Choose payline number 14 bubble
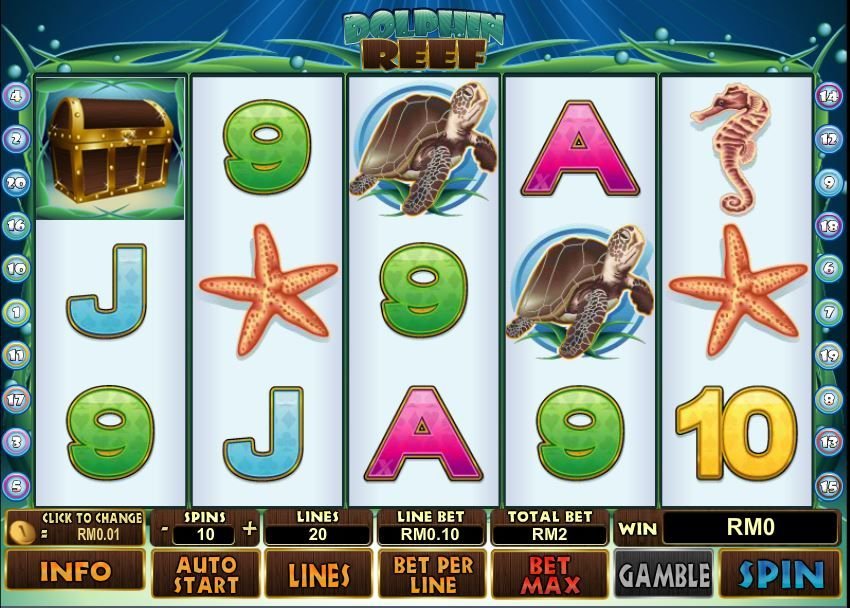The height and width of the screenshot is (608, 850). pos(829,96)
